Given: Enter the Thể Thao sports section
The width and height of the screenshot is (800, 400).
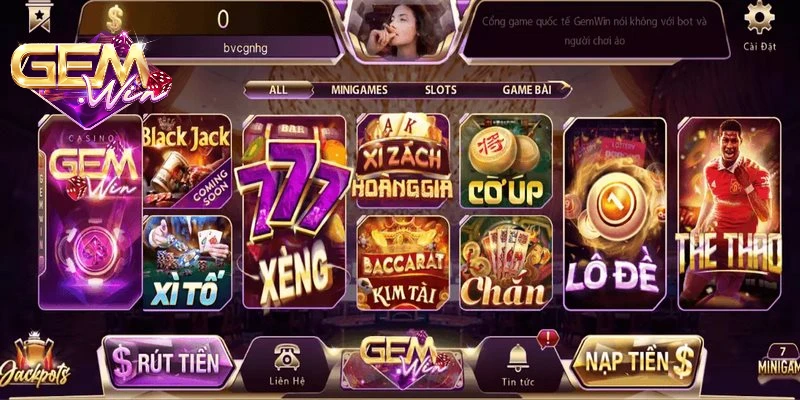Looking at the screenshot, I should [729, 212].
